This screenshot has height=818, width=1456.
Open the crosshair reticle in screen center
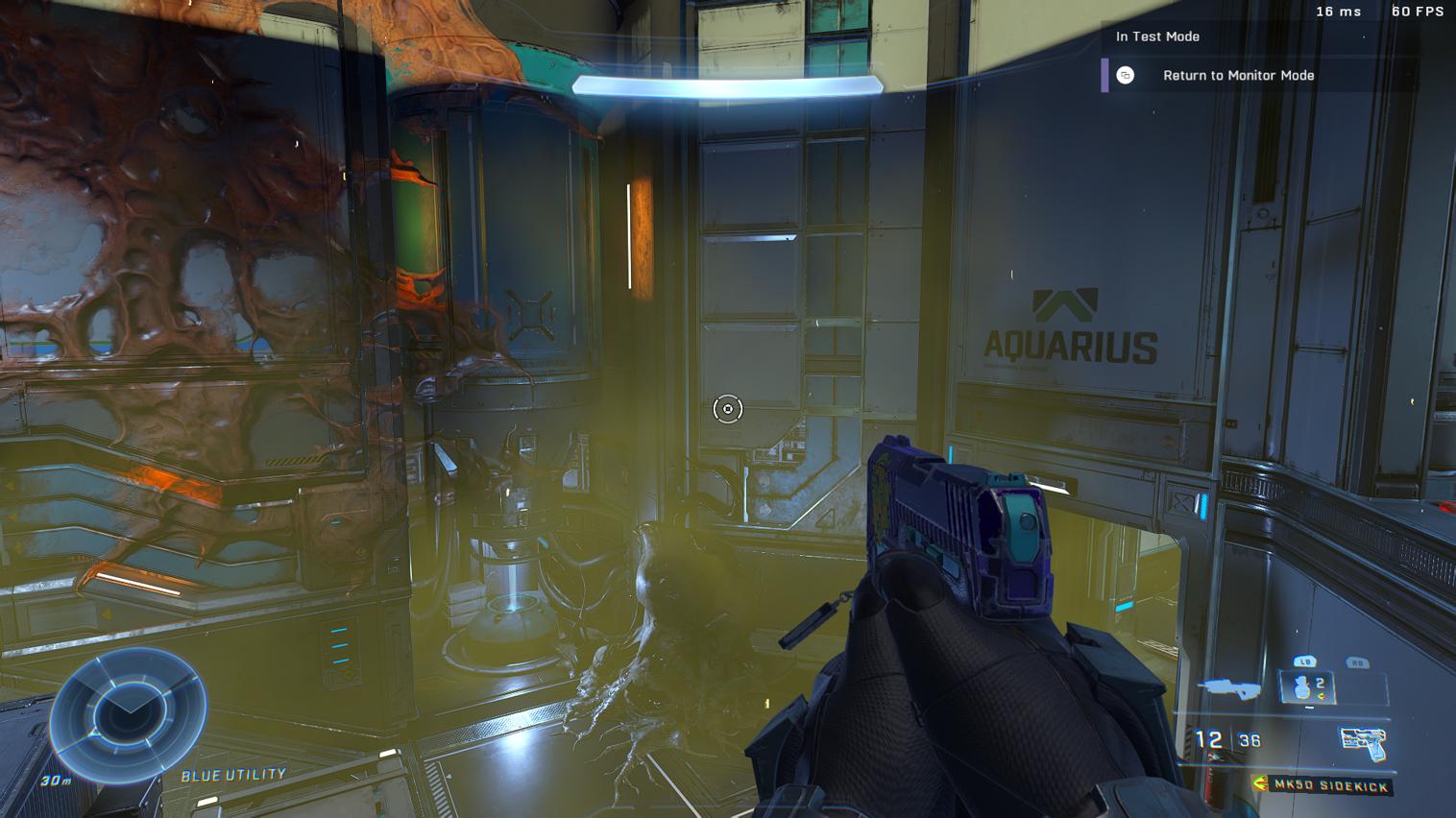pyautogui.click(x=728, y=409)
